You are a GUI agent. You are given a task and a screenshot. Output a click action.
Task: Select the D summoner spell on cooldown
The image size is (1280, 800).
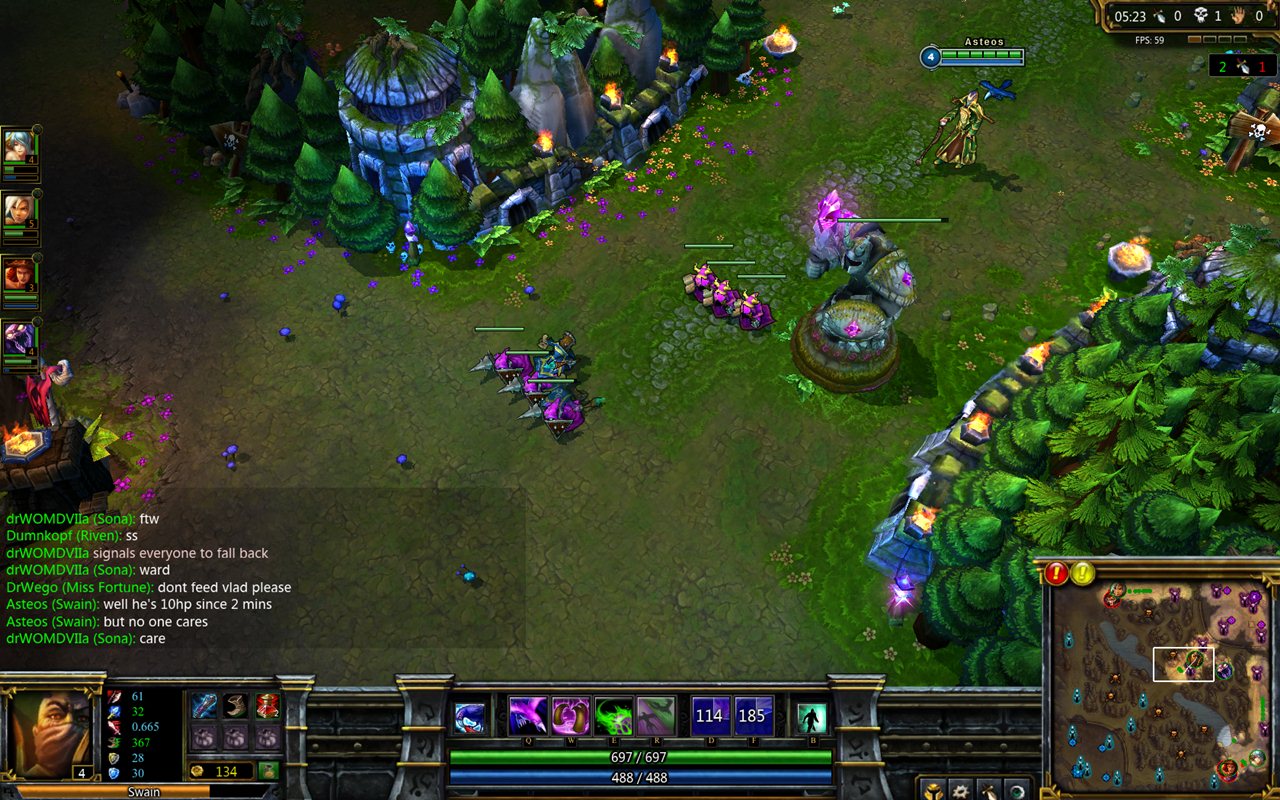click(x=710, y=715)
